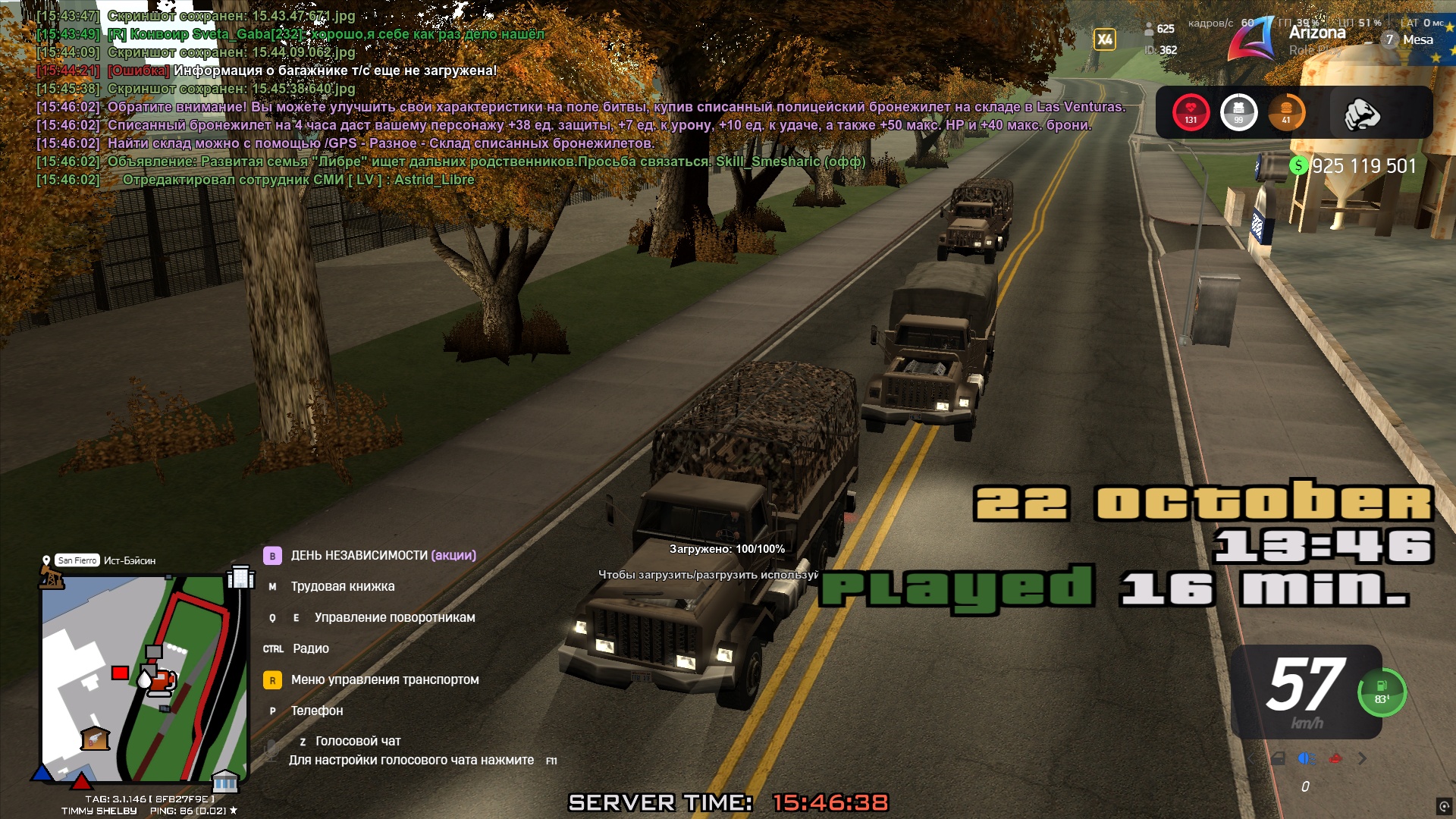The image size is (1456, 819).
Task: Select the oil derrick marker on minimap
Action: pos(52,579)
